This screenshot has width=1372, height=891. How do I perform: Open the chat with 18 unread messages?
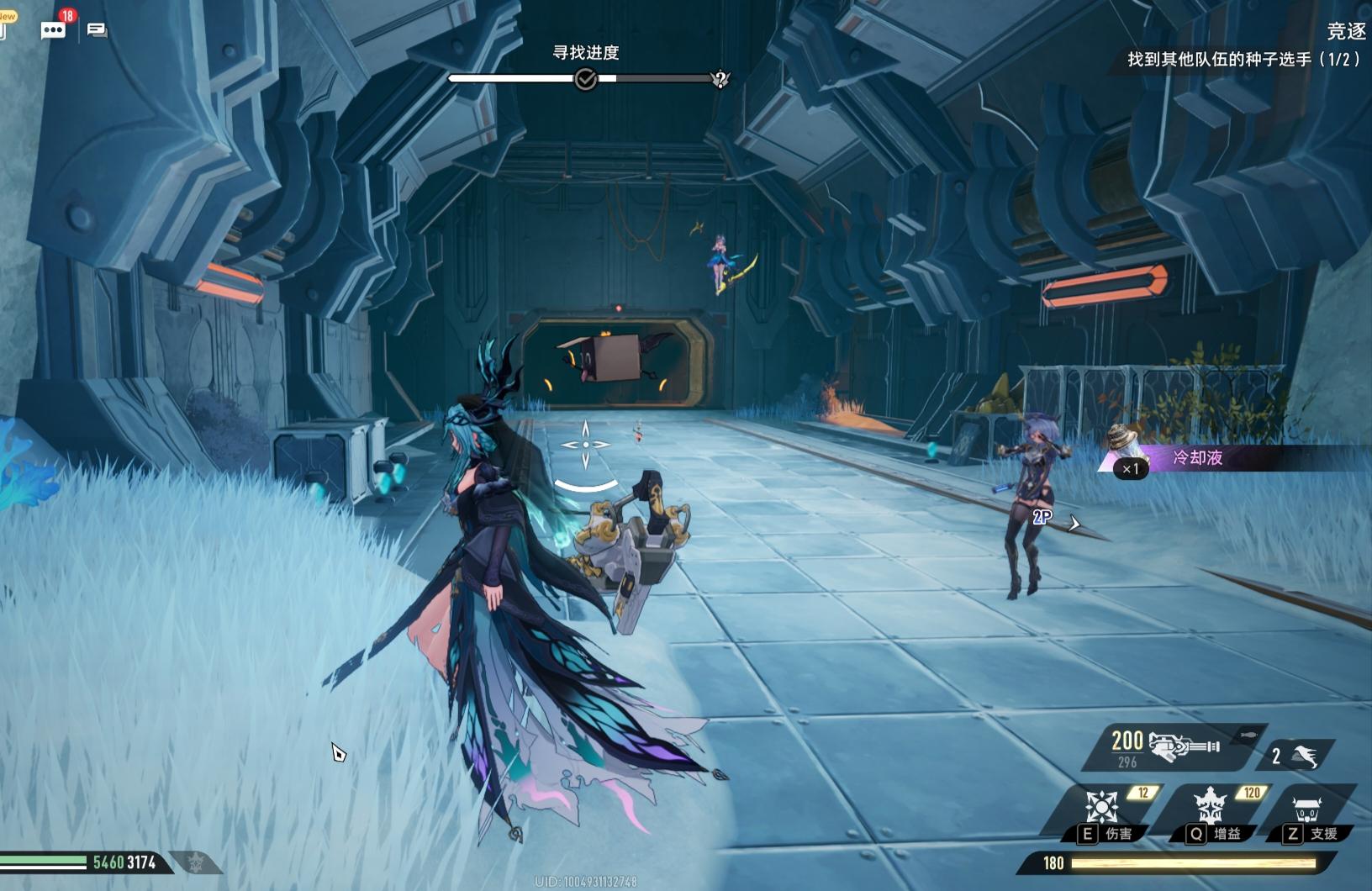coord(54,30)
